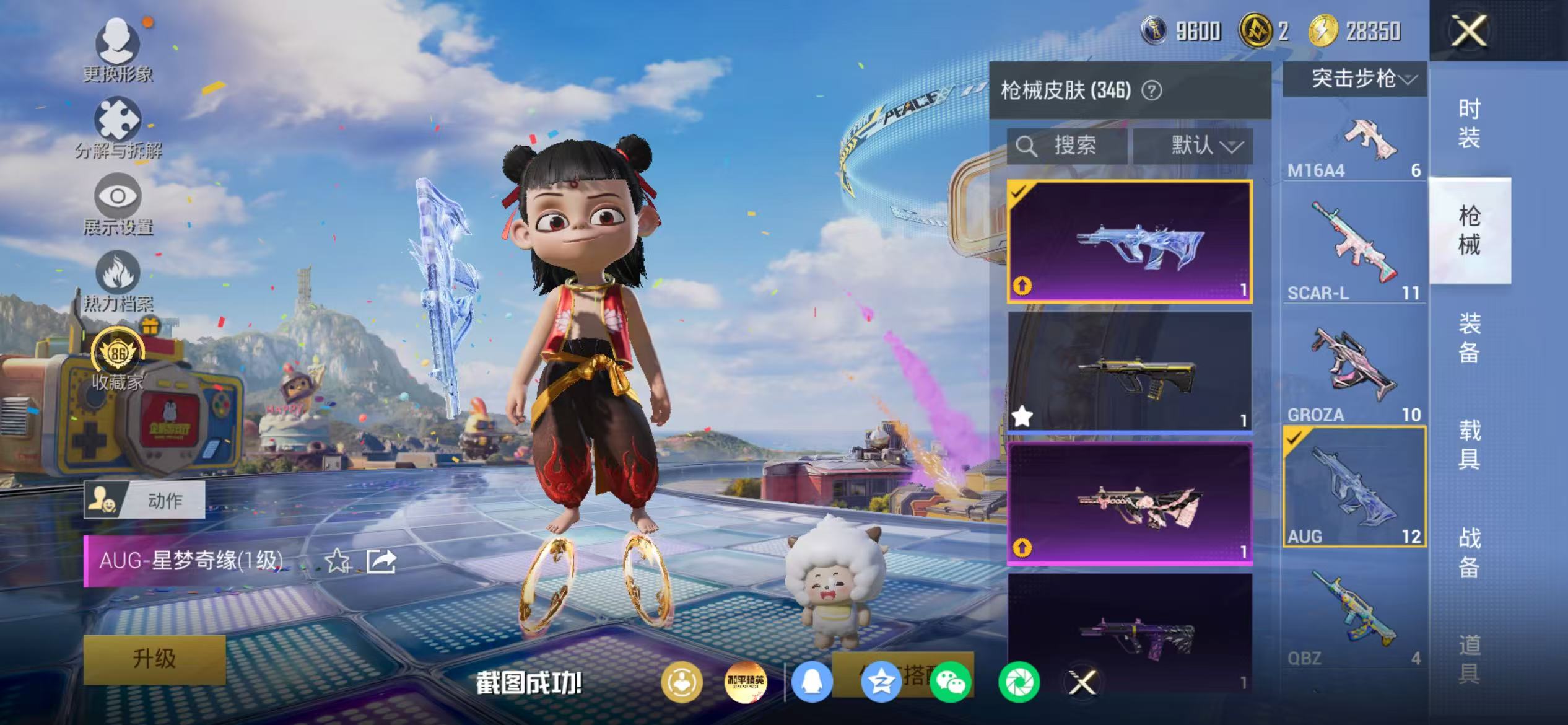Click the 升级 upgrade button

coord(154,659)
